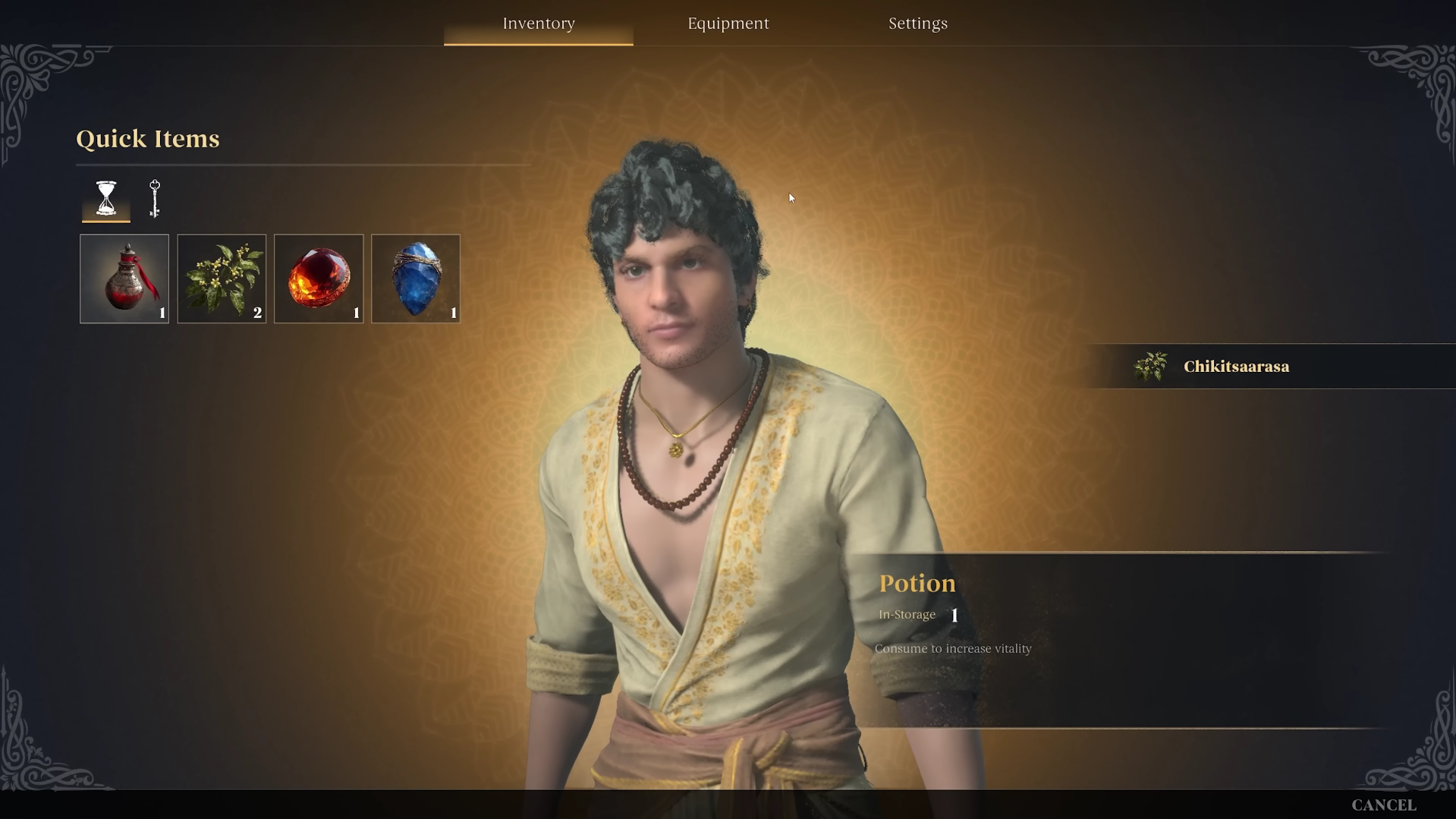Select the Chikitsaarasa herb icon in quick slots
This screenshot has height=819, width=1456.
pyautogui.click(x=221, y=278)
